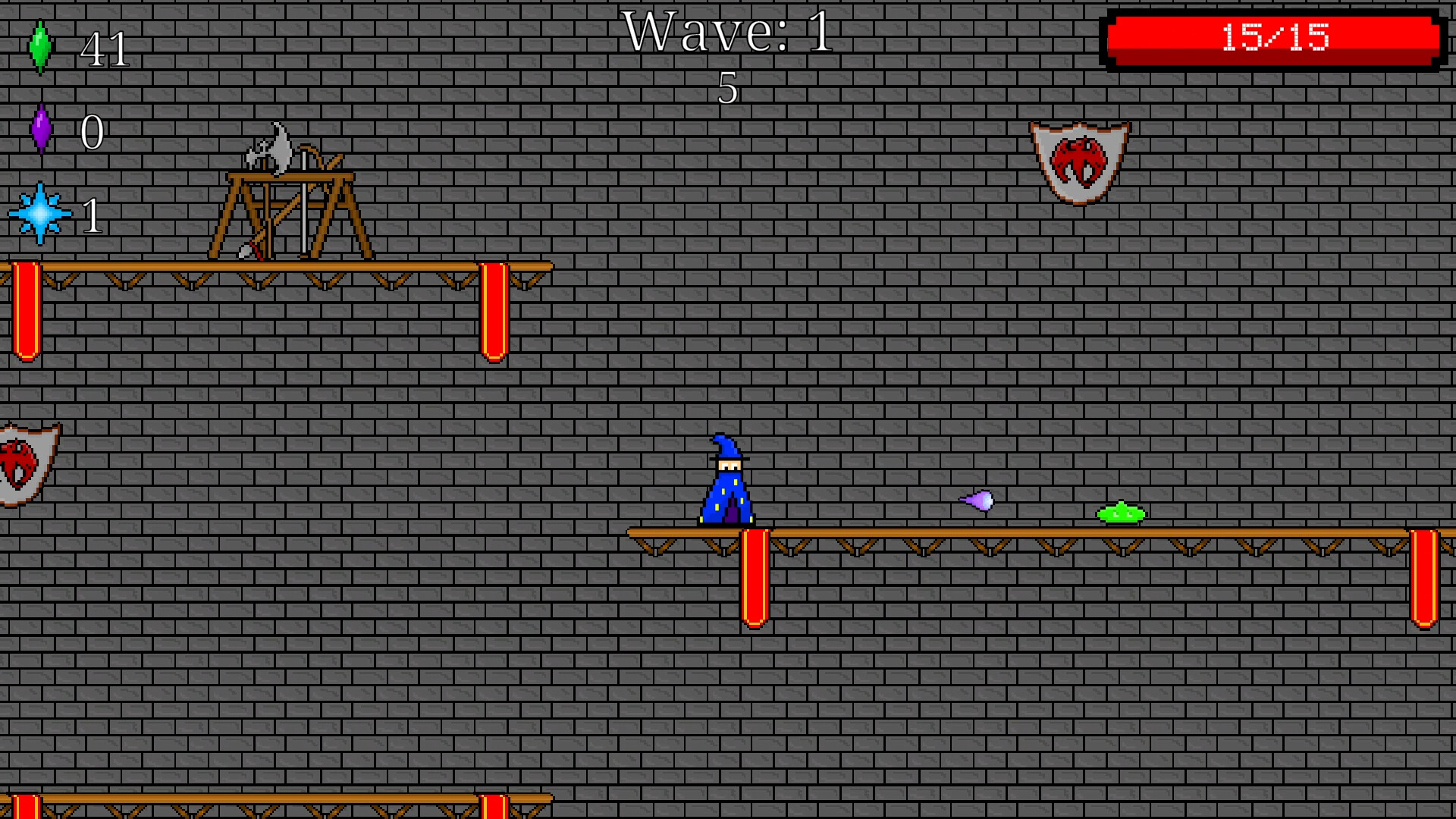Click the purple gem count showing 0
Screen dimensions: 1456x819
tap(91, 133)
